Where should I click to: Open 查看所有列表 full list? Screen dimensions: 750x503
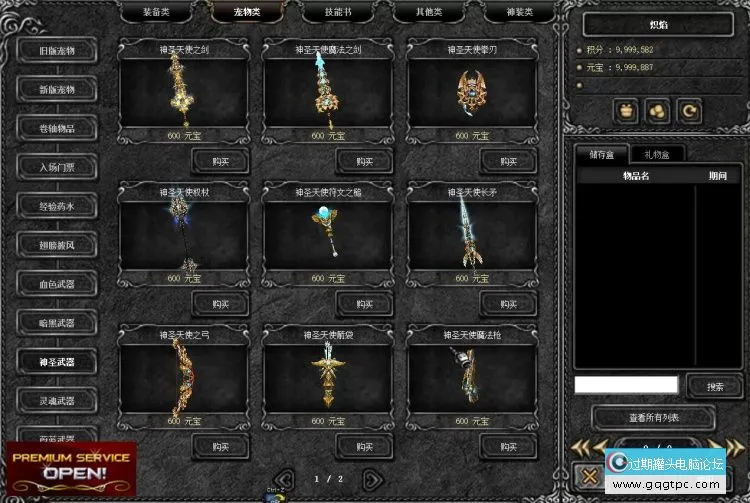click(652, 417)
